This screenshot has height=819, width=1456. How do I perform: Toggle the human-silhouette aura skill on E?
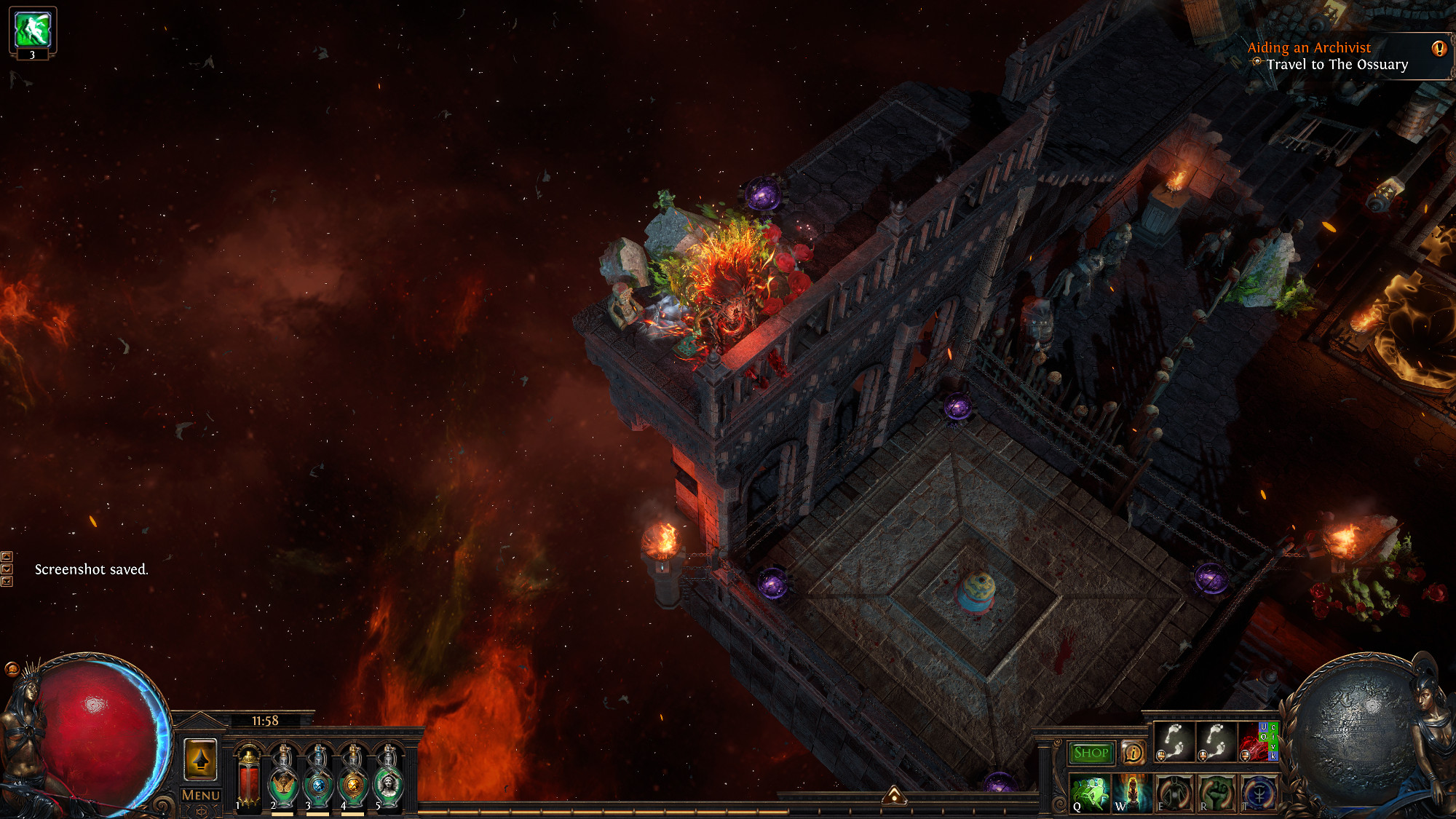tap(1174, 794)
